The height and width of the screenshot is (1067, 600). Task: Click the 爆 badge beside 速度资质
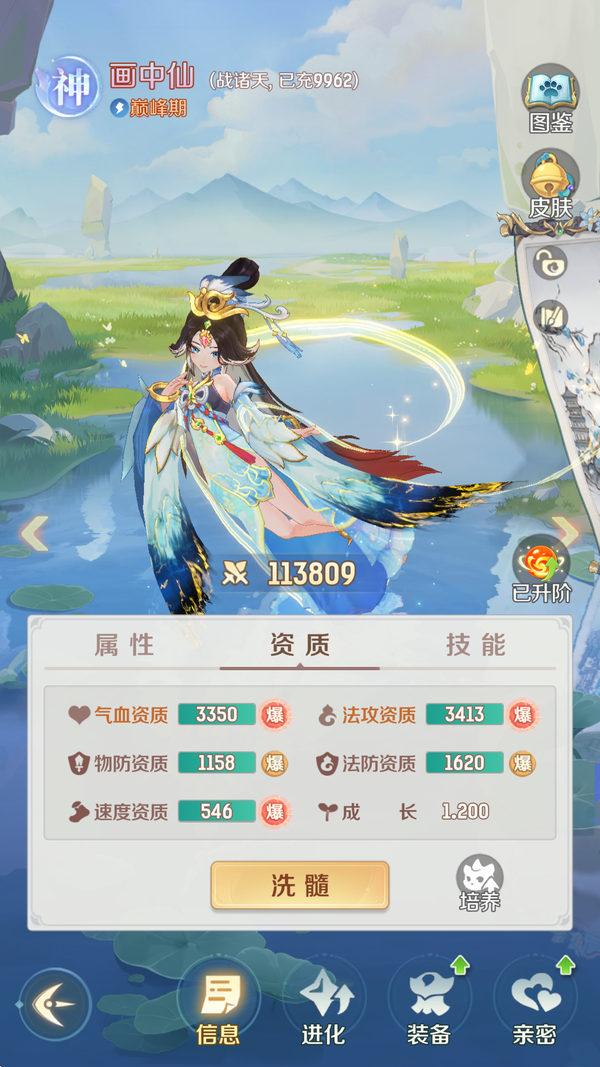274,811
